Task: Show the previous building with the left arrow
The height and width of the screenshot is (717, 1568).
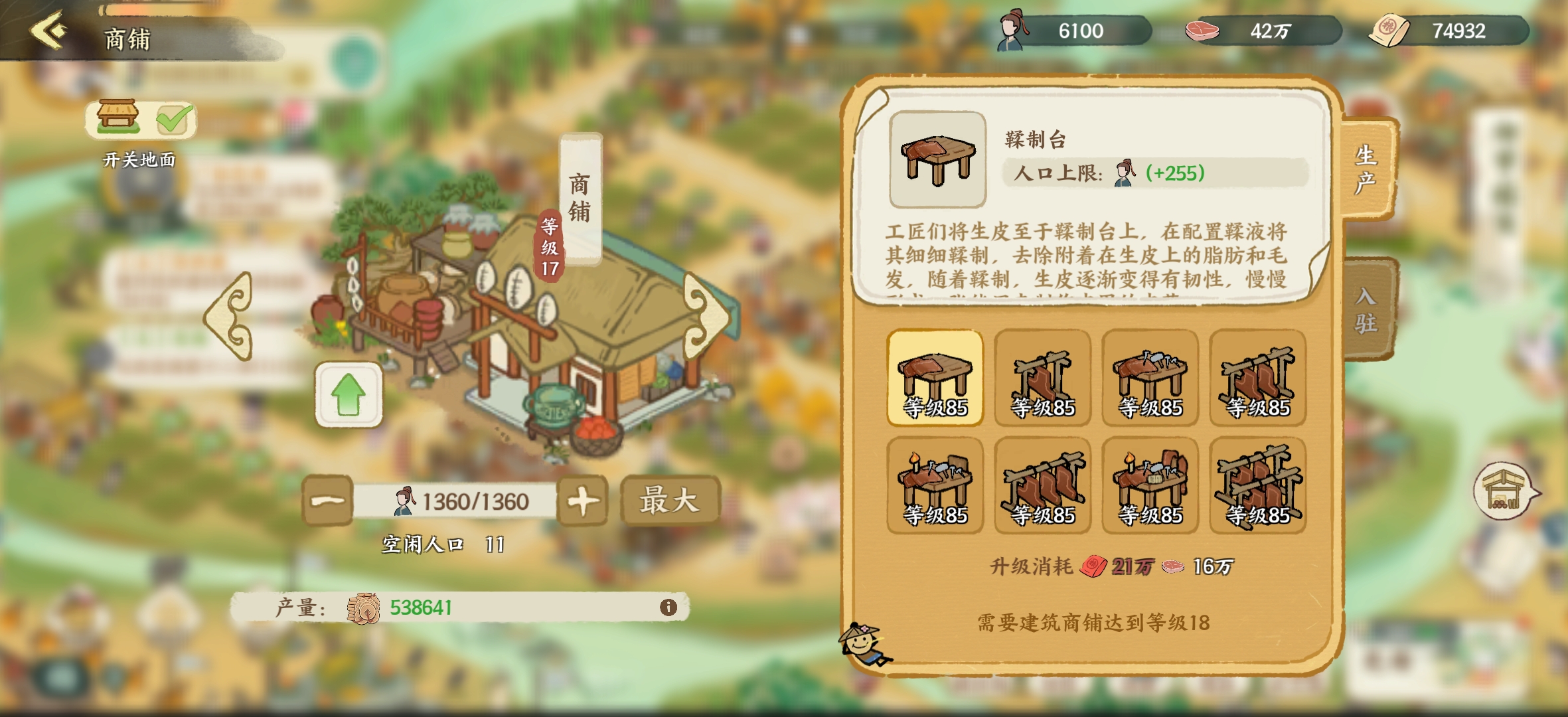Action: click(230, 317)
